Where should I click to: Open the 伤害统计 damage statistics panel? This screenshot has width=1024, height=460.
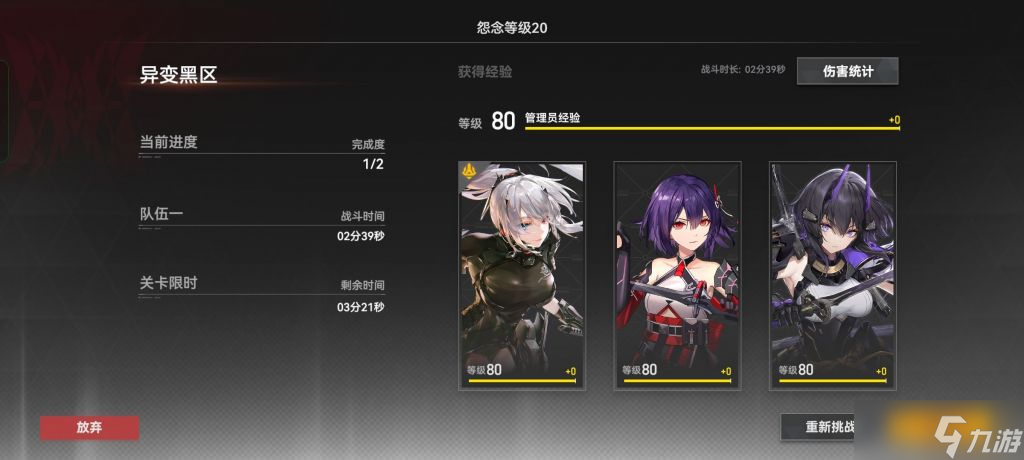(847, 71)
